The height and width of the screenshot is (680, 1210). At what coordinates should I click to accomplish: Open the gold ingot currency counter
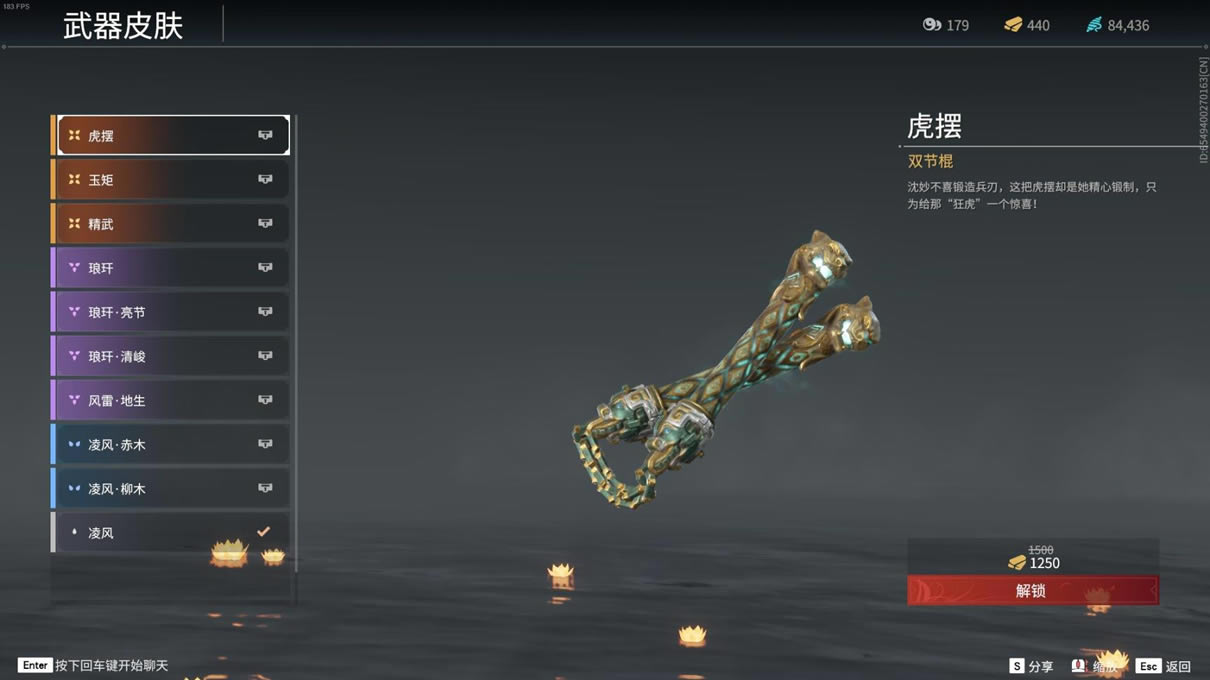coord(1027,25)
